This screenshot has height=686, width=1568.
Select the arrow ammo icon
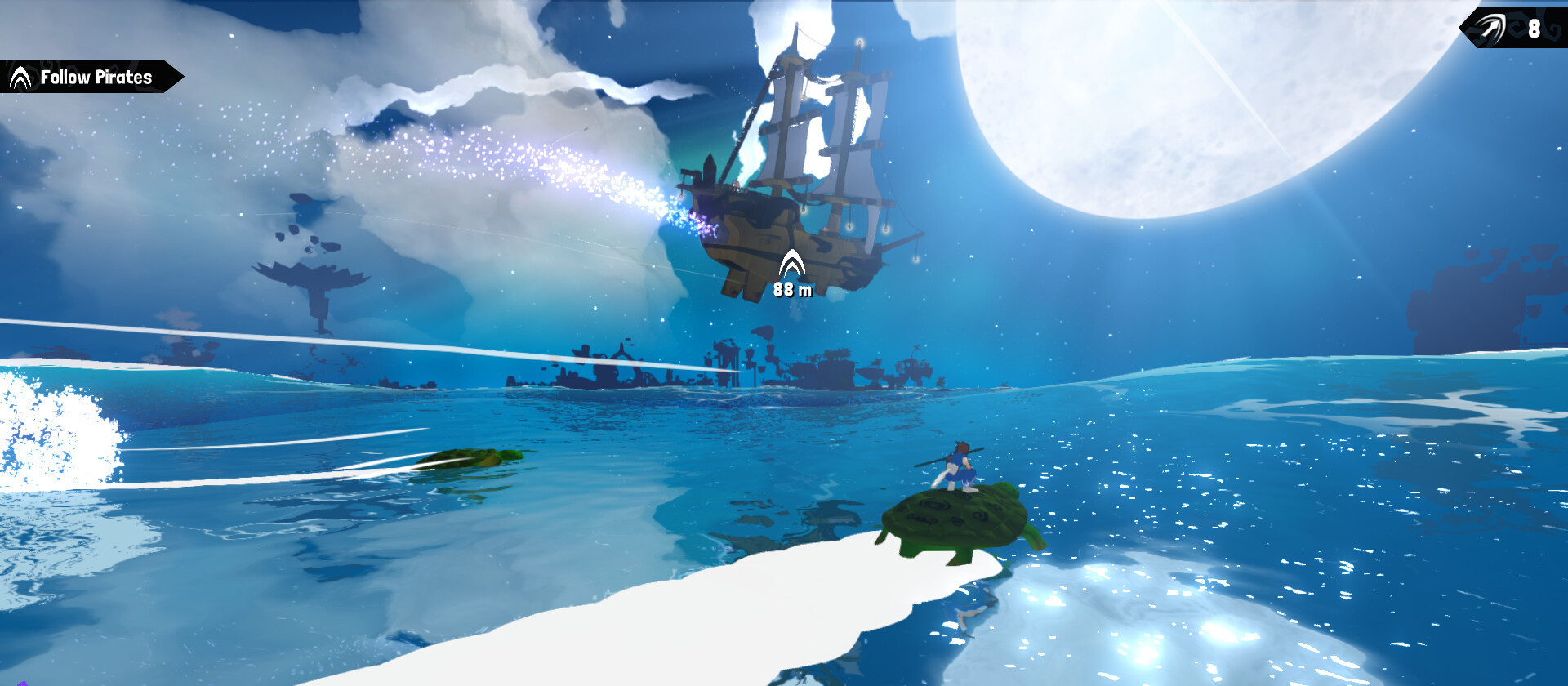[x=1490, y=29]
